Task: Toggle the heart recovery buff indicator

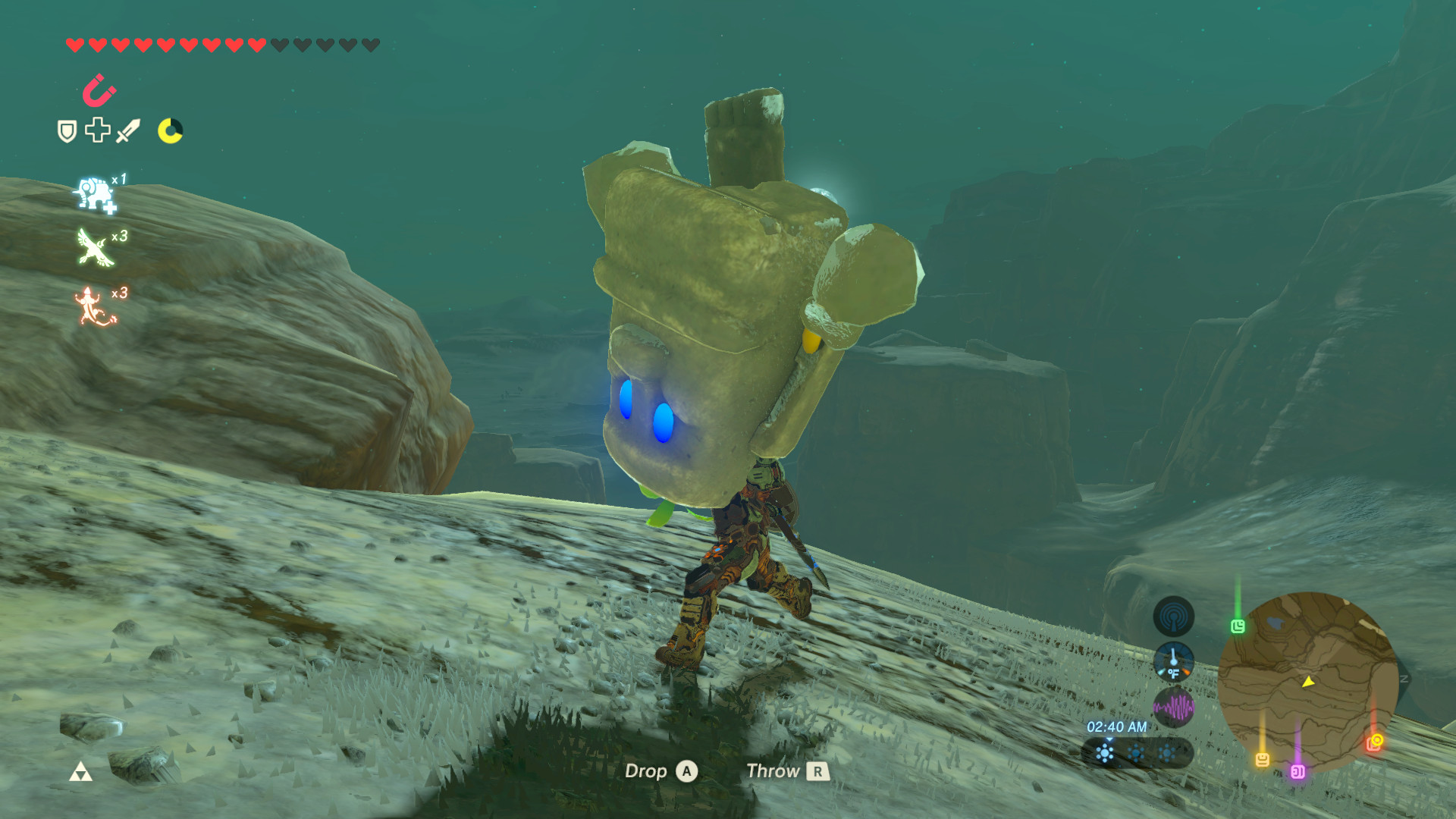Action: click(x=96, y=129)
